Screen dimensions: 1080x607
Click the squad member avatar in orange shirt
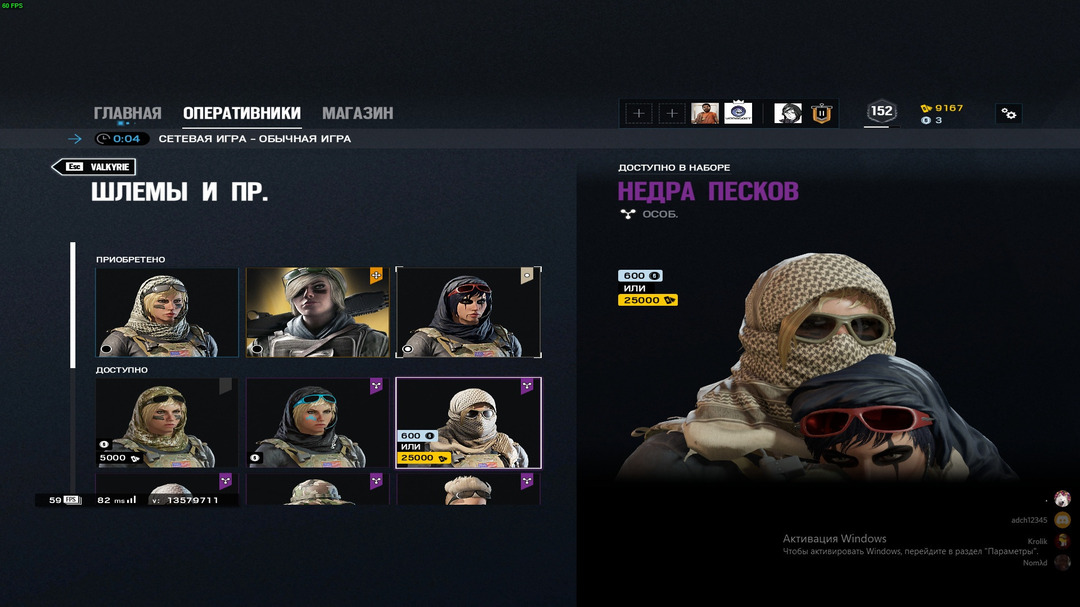(x=704, y=113)
